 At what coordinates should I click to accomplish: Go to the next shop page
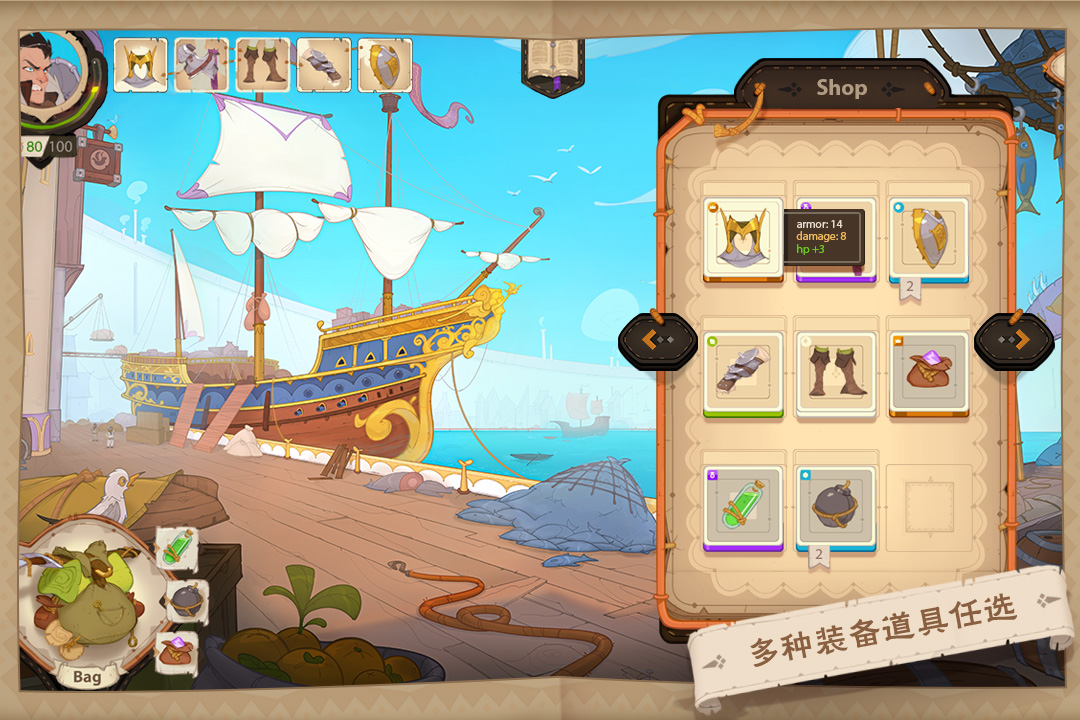click(1013, 341)
